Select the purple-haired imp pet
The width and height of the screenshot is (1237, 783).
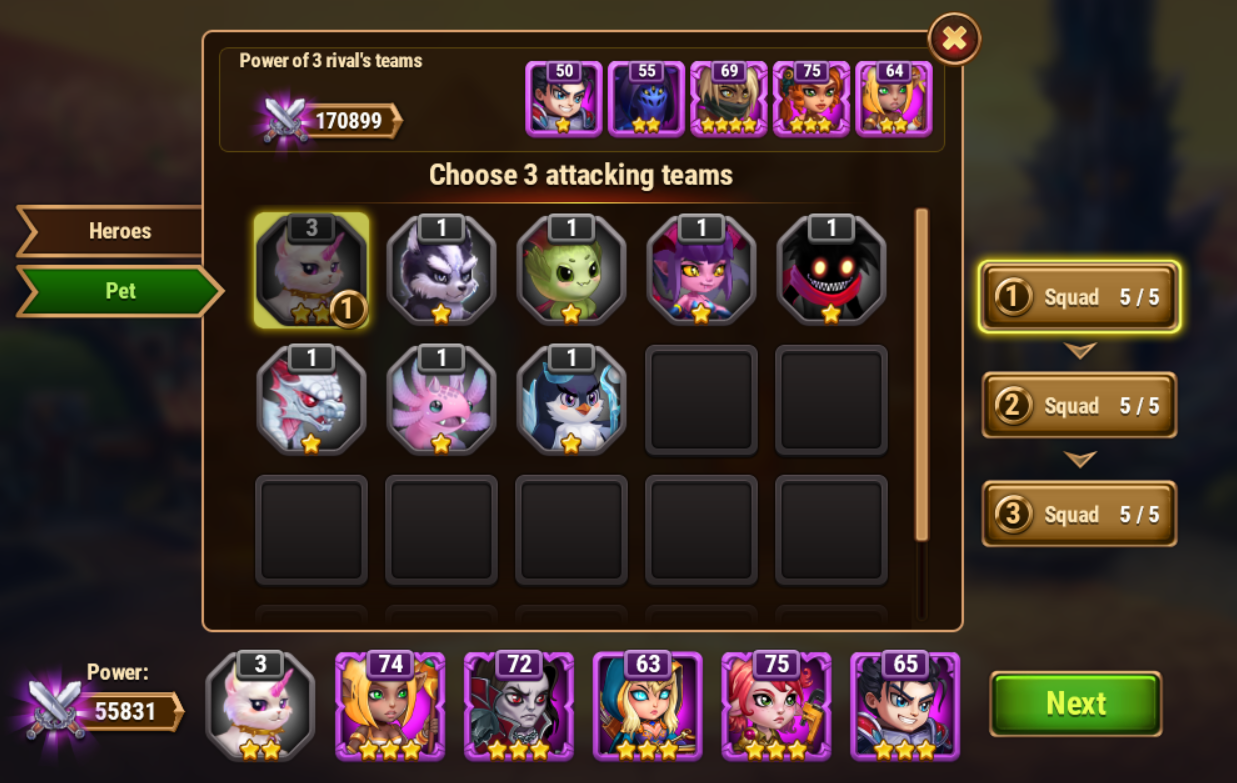tap(701, 271)
